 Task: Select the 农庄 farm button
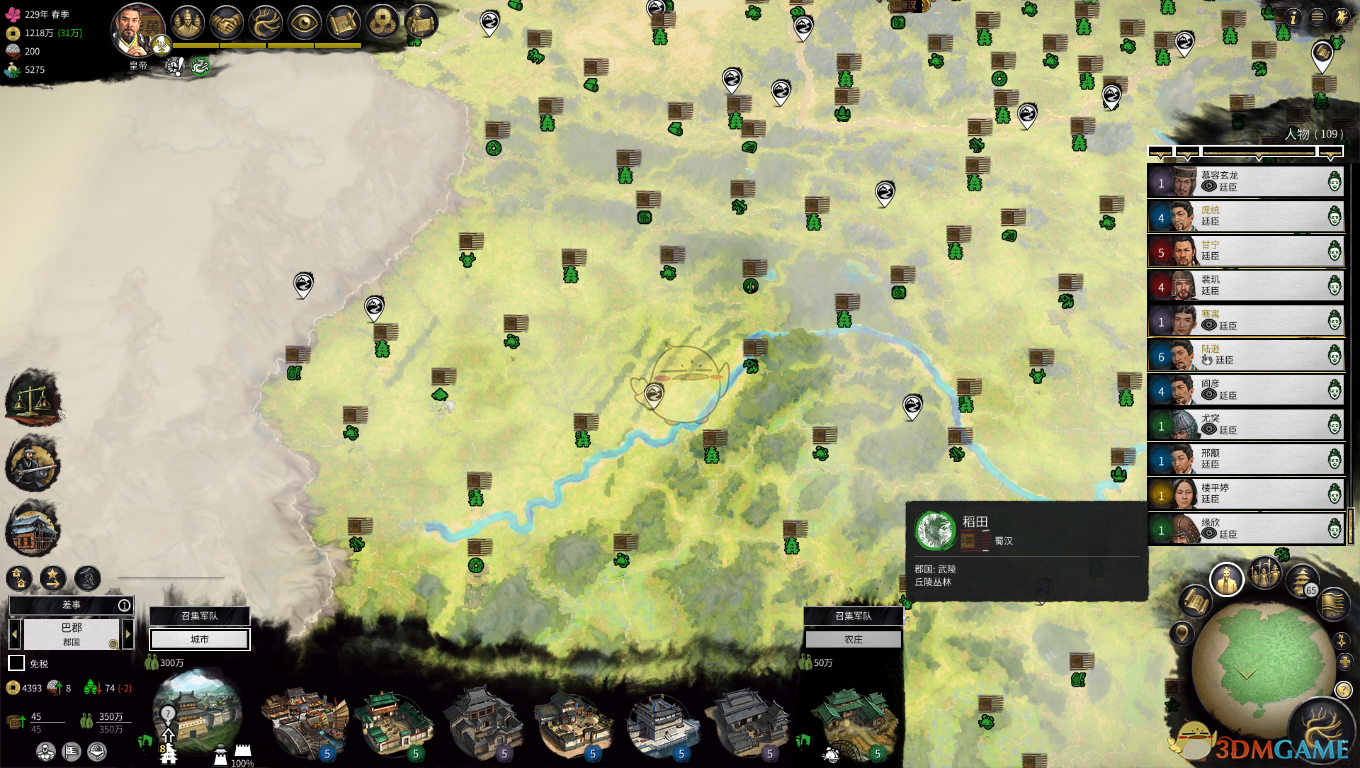(853, 639)
